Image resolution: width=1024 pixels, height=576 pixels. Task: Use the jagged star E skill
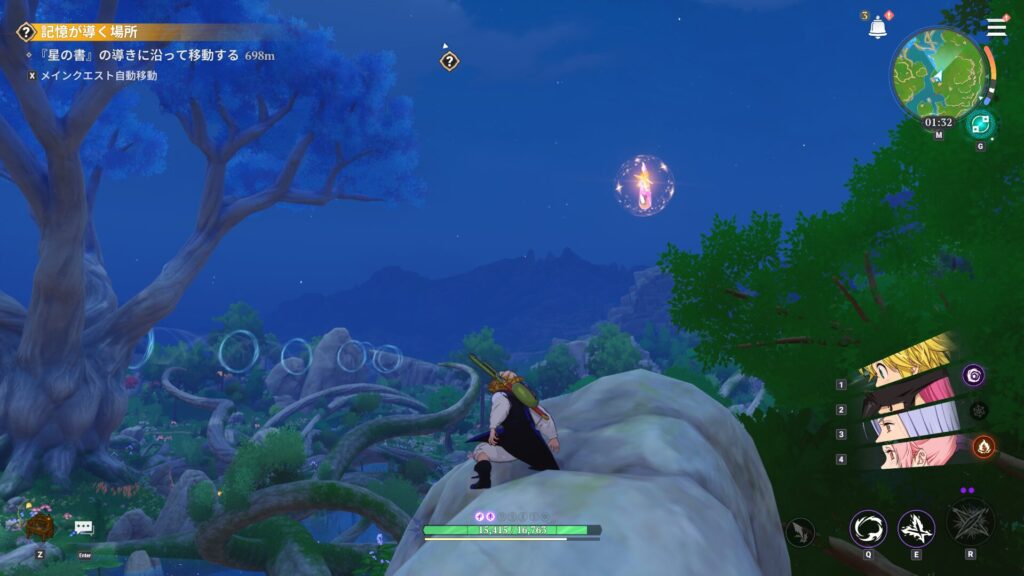point(916,529)
